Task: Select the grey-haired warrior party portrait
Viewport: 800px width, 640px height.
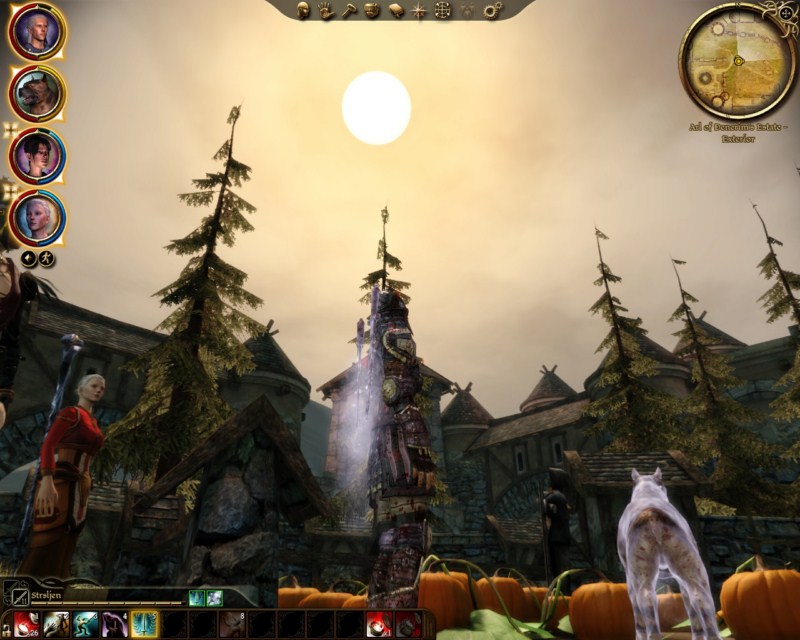Action: (x=37, y=31)
